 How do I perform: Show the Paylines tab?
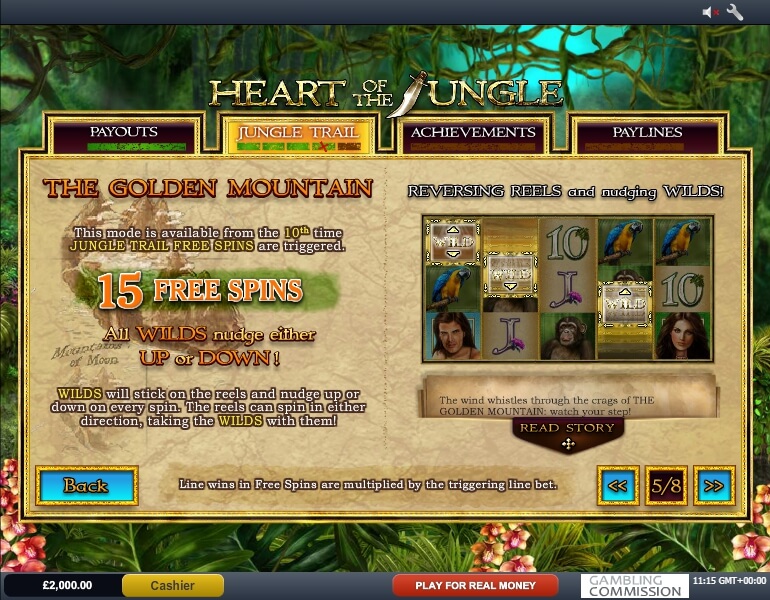647,133
